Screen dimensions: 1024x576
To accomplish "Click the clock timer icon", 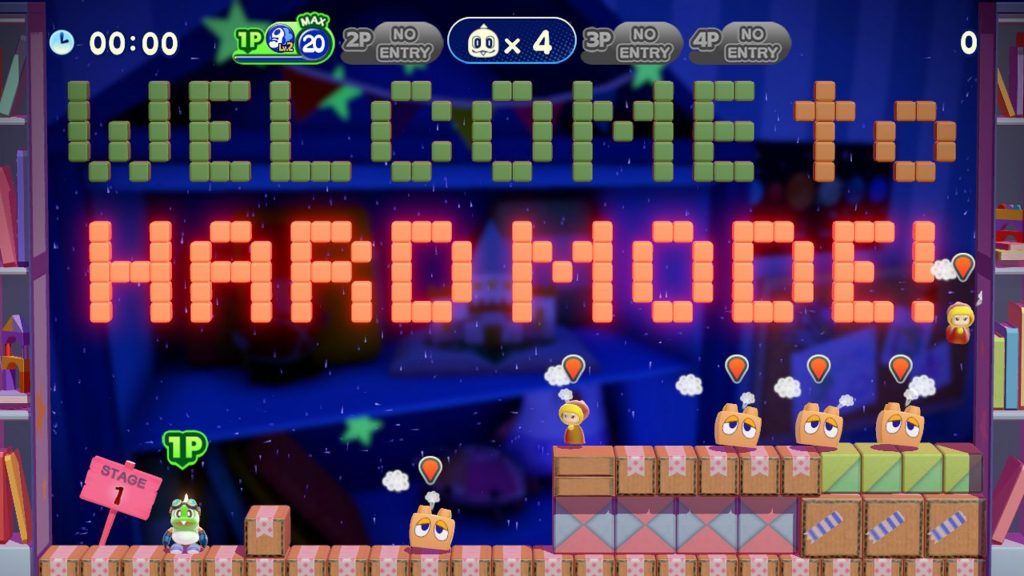I will (62, 42).
